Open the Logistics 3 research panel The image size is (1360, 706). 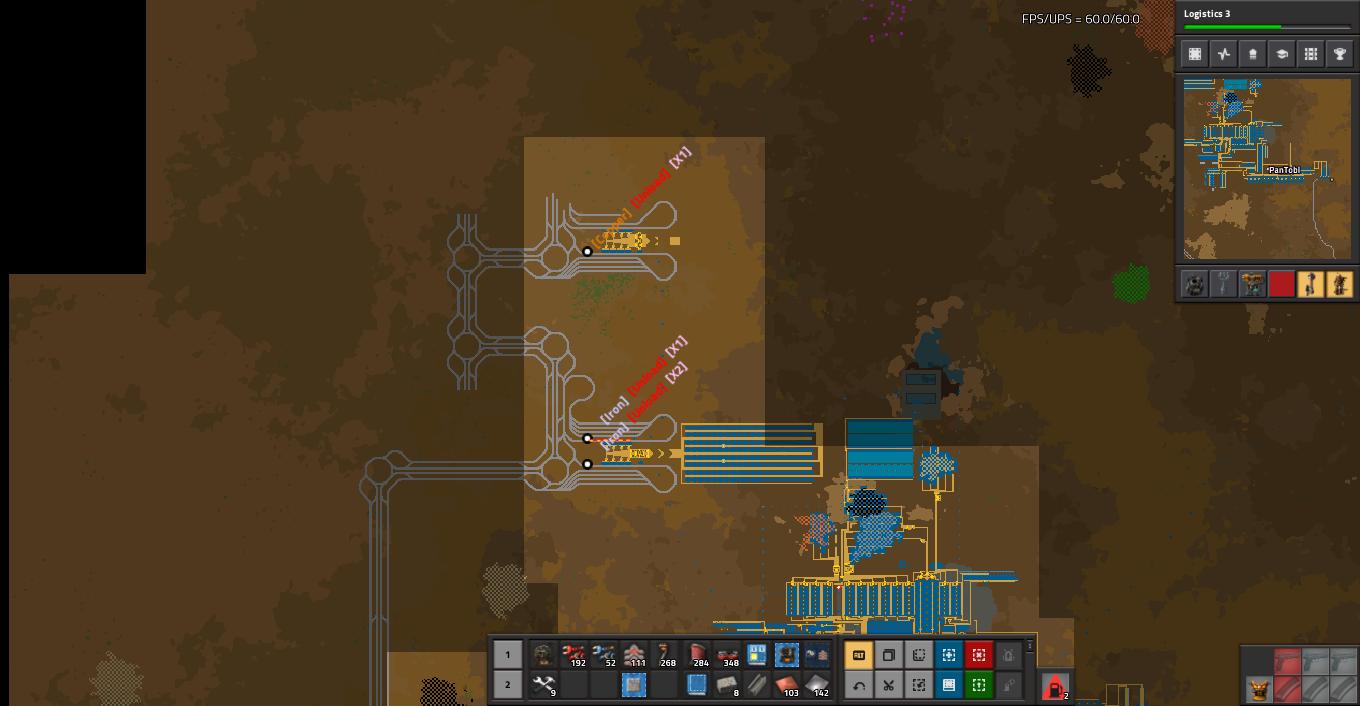(x=1264, y=19)
